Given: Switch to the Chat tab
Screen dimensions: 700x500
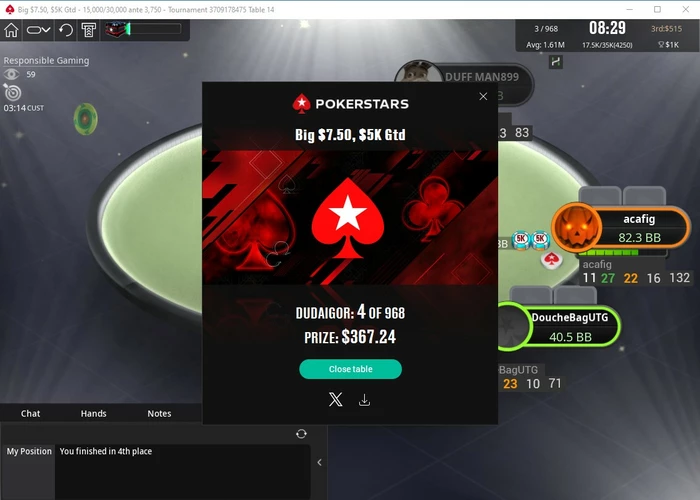Looking at the screenshot, I should [x=31, y=413].
